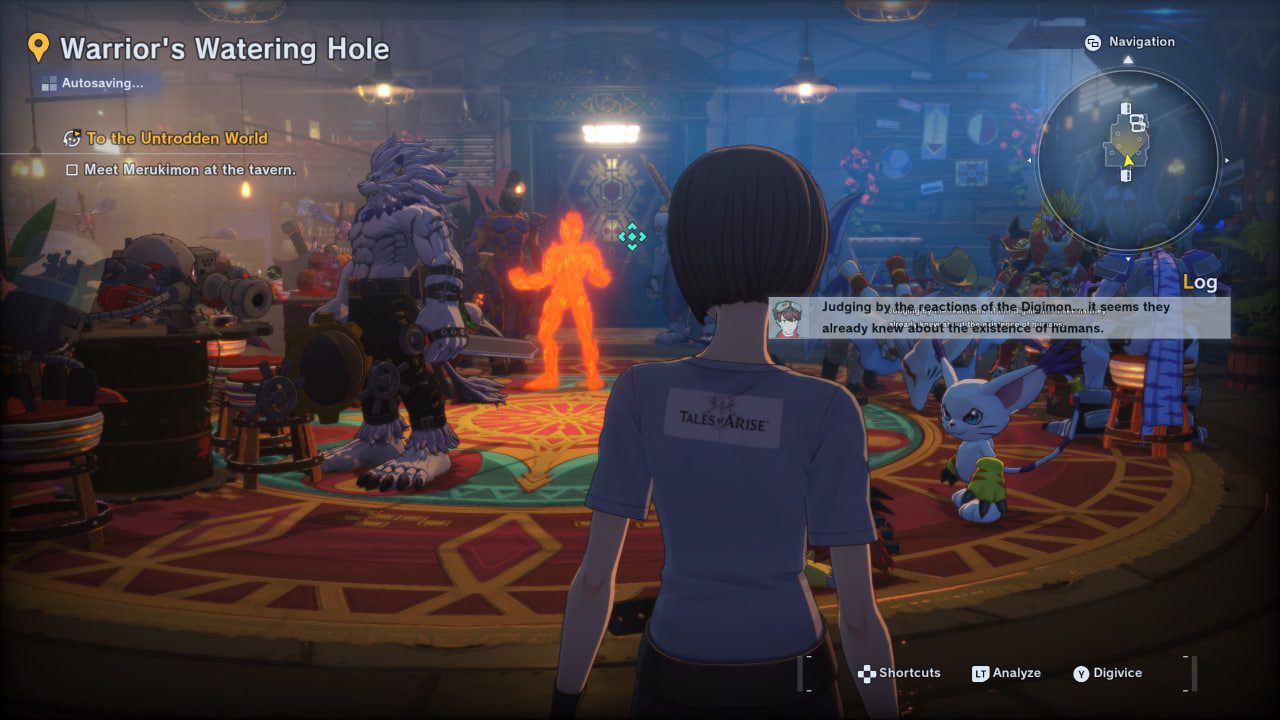
Task: Select the Warrior's Watering Hole location title
Action: 224,48
